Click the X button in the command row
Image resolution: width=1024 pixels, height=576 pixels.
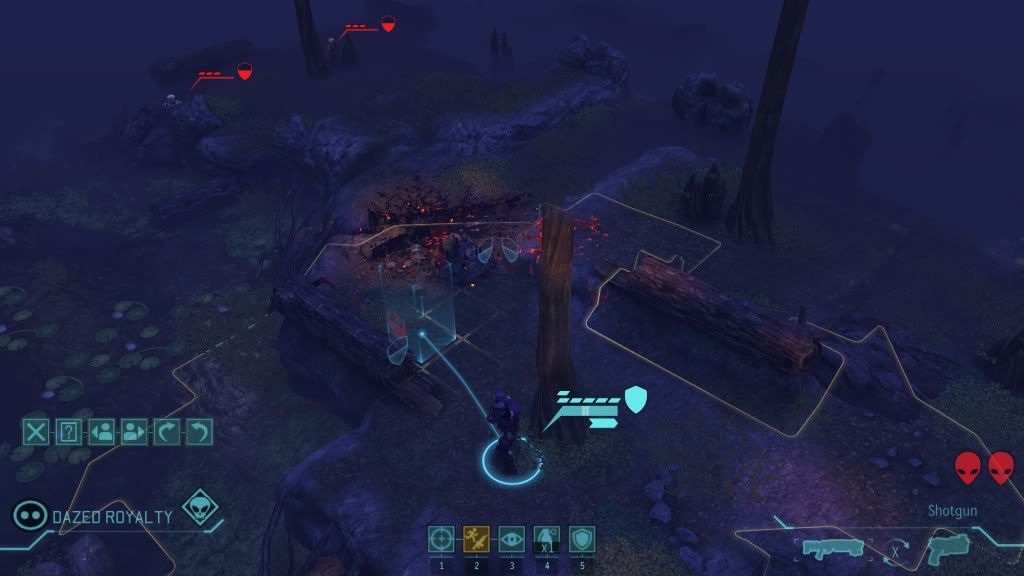(x=36, y=432)
